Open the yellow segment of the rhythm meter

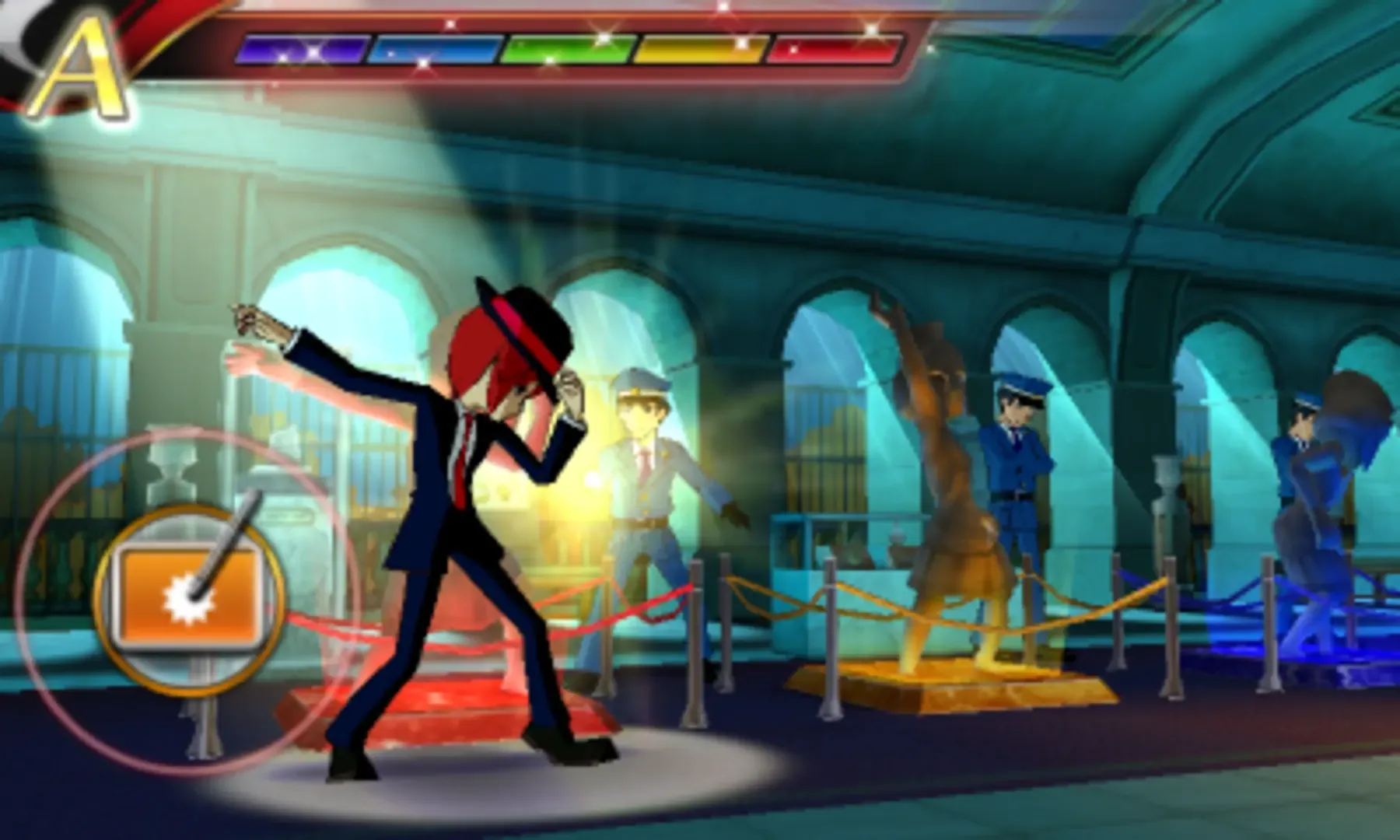click(x=700, y=48)
